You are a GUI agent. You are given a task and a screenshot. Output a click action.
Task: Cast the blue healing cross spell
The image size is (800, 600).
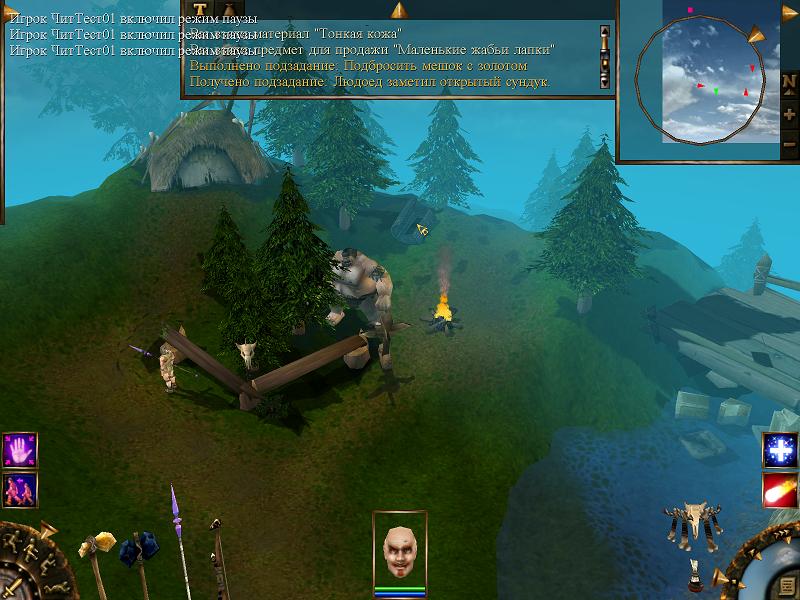(x=779, y=450)
